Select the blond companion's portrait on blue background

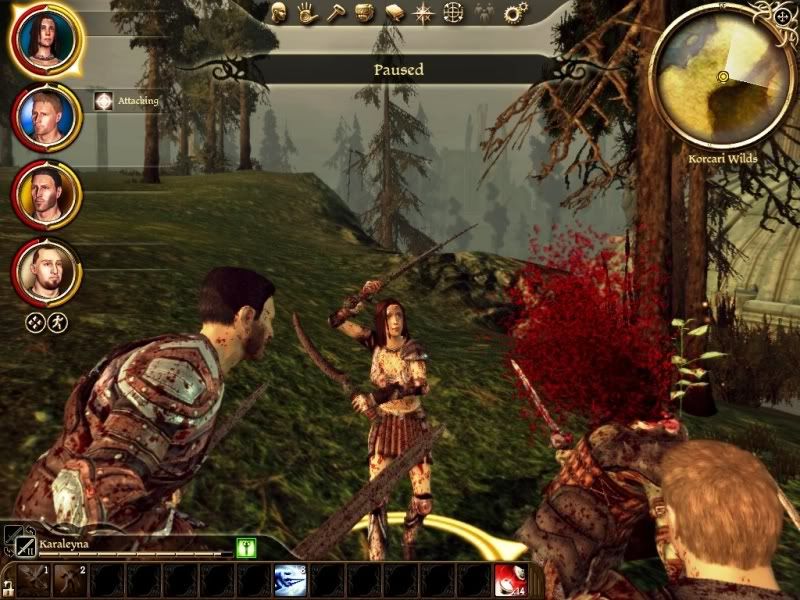pos(45,116)
